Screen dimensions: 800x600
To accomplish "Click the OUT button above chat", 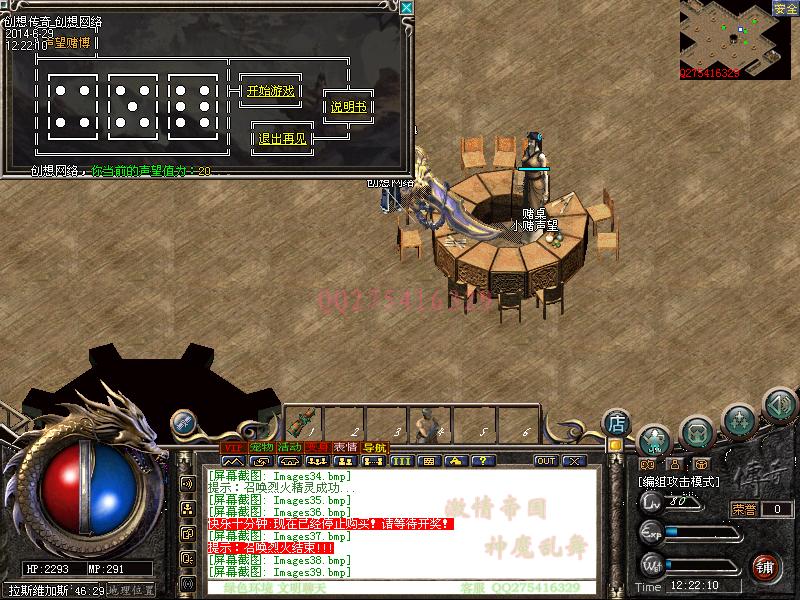I will (546, 461).
